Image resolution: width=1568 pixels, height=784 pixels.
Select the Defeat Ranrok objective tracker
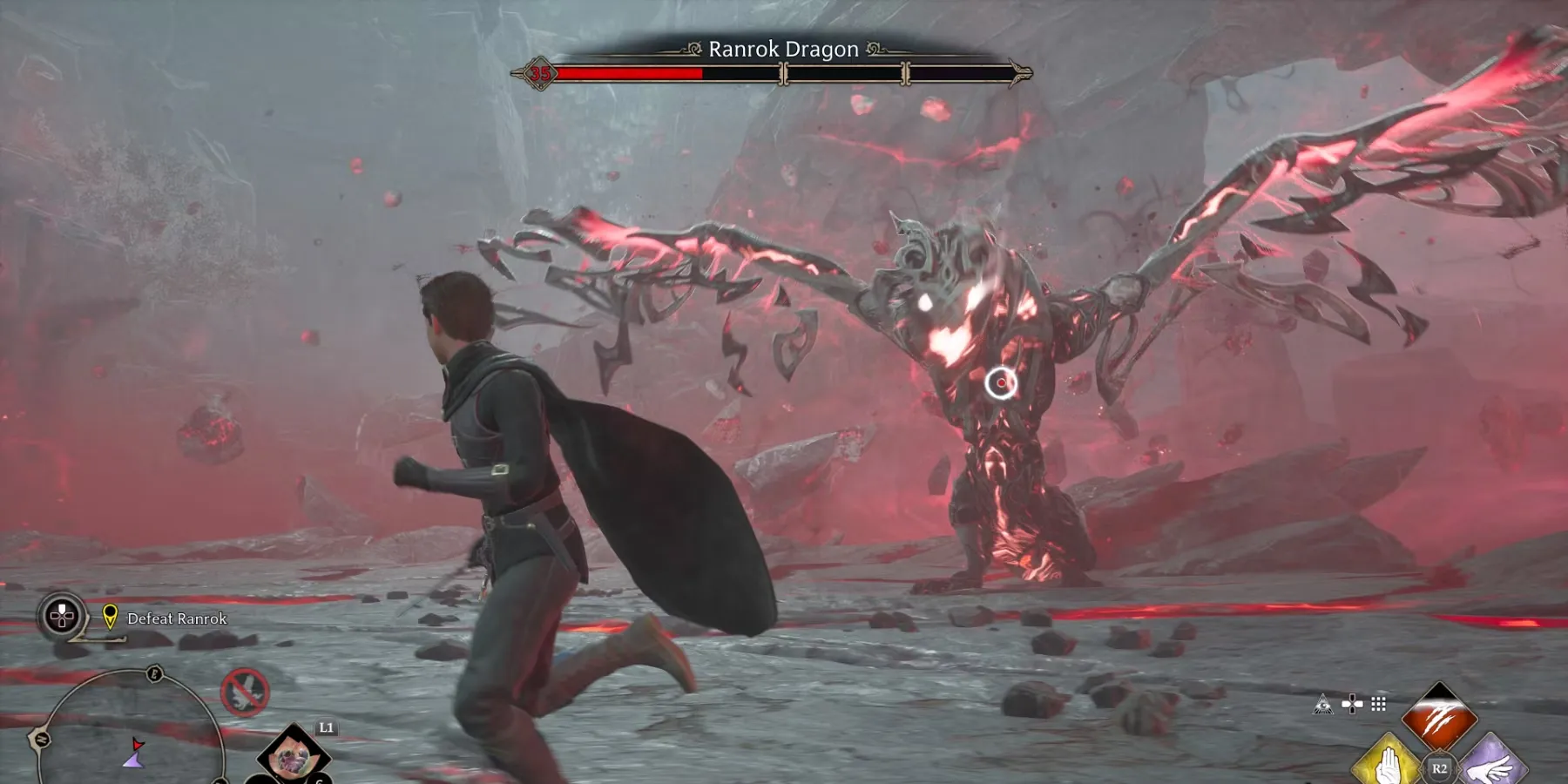point(177,618)
